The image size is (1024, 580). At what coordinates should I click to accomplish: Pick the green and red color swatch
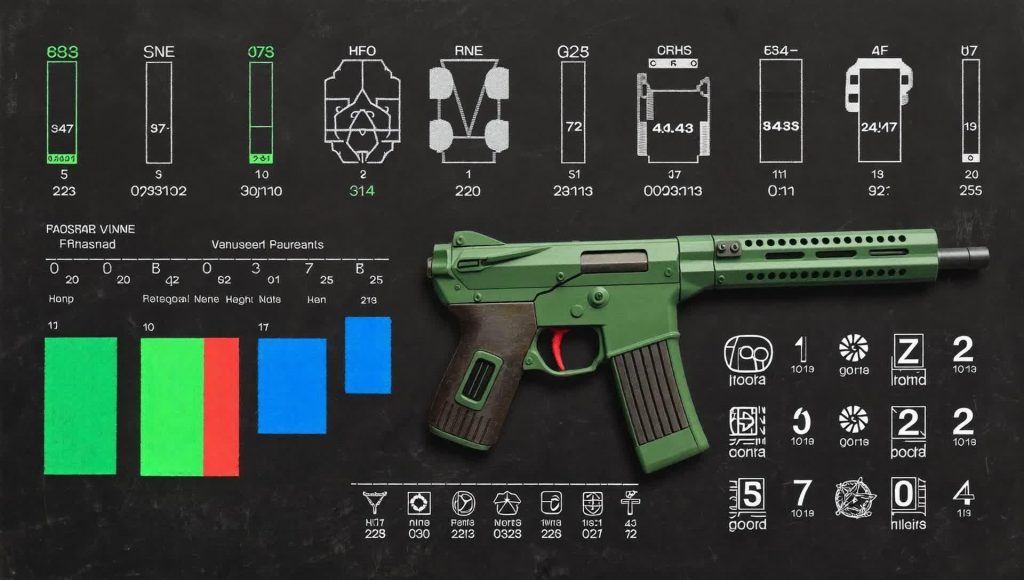point(189,406)
